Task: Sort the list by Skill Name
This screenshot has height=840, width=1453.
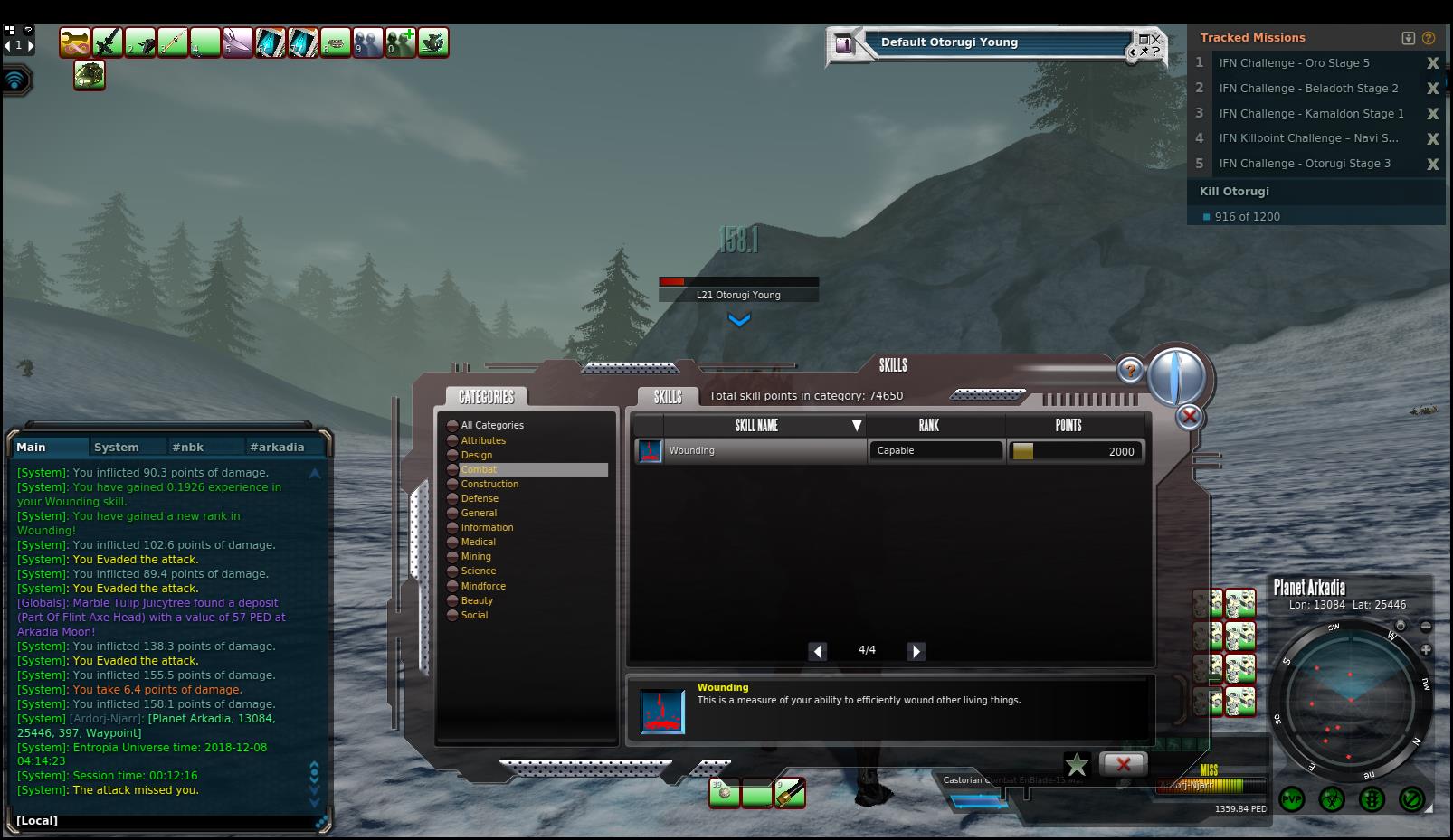Action: [x=756, y=425]
